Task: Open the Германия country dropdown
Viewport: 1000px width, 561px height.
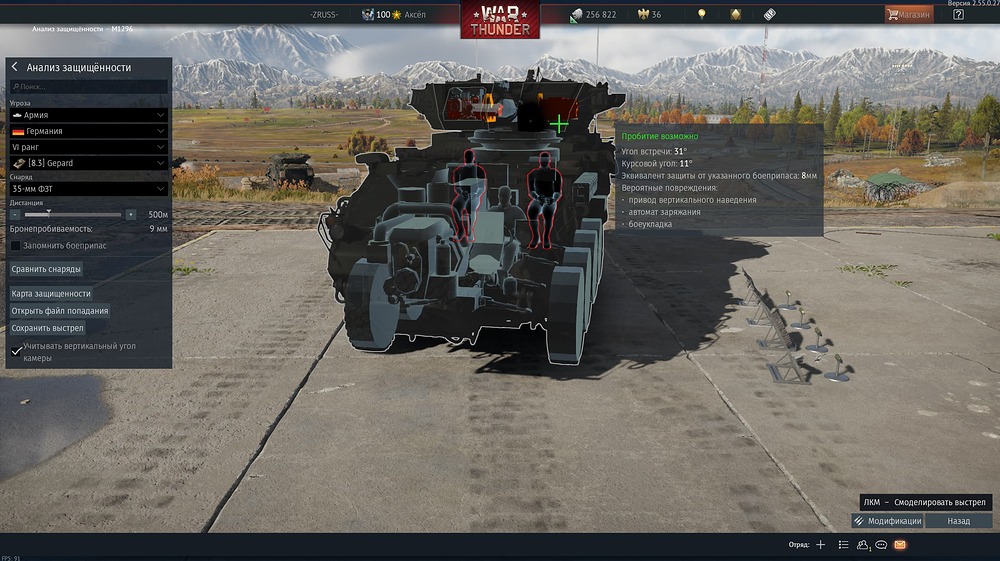Action: pos(88,131)
